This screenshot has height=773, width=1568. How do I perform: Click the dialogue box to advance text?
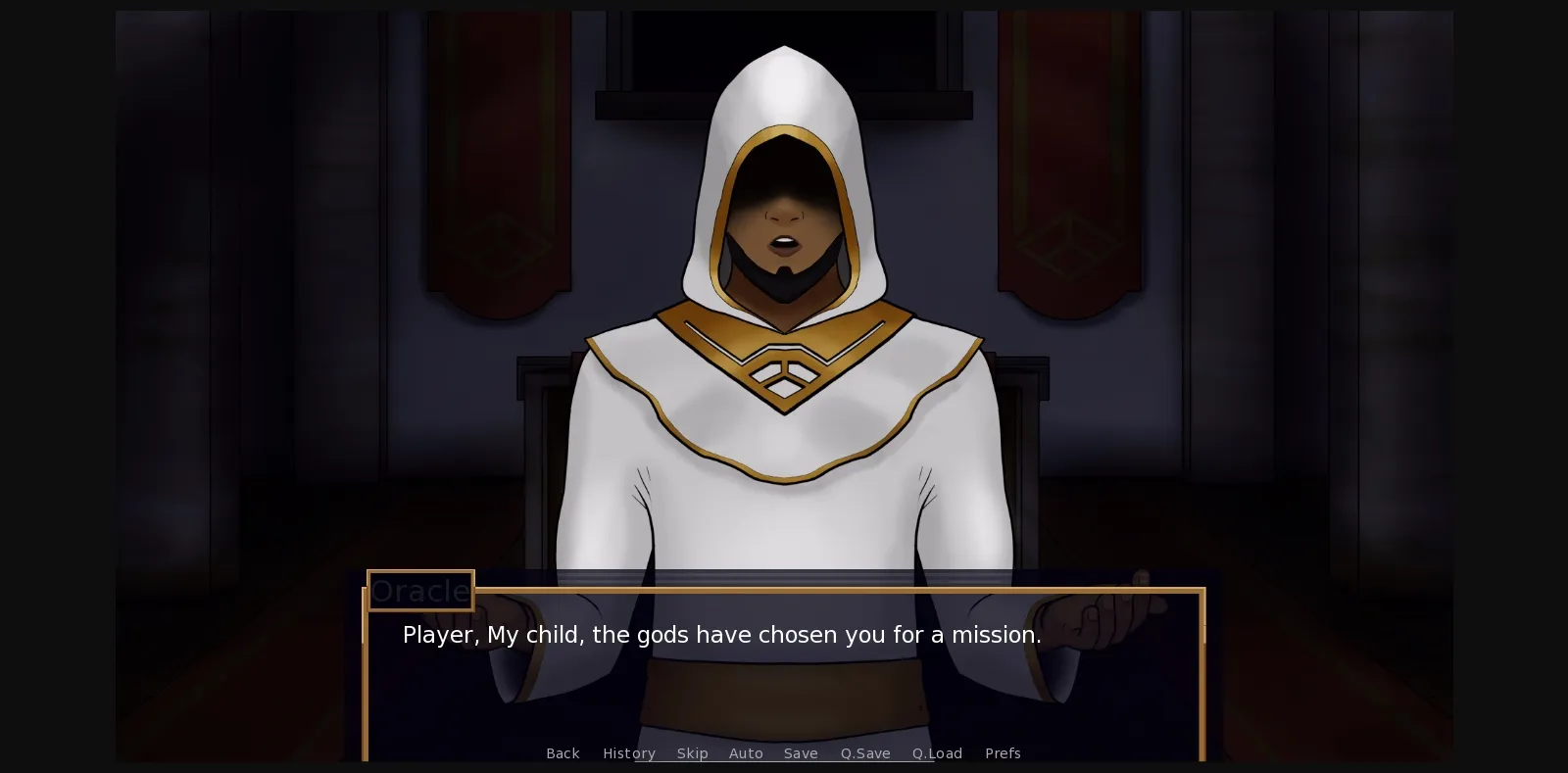click(x=784, y=676)
